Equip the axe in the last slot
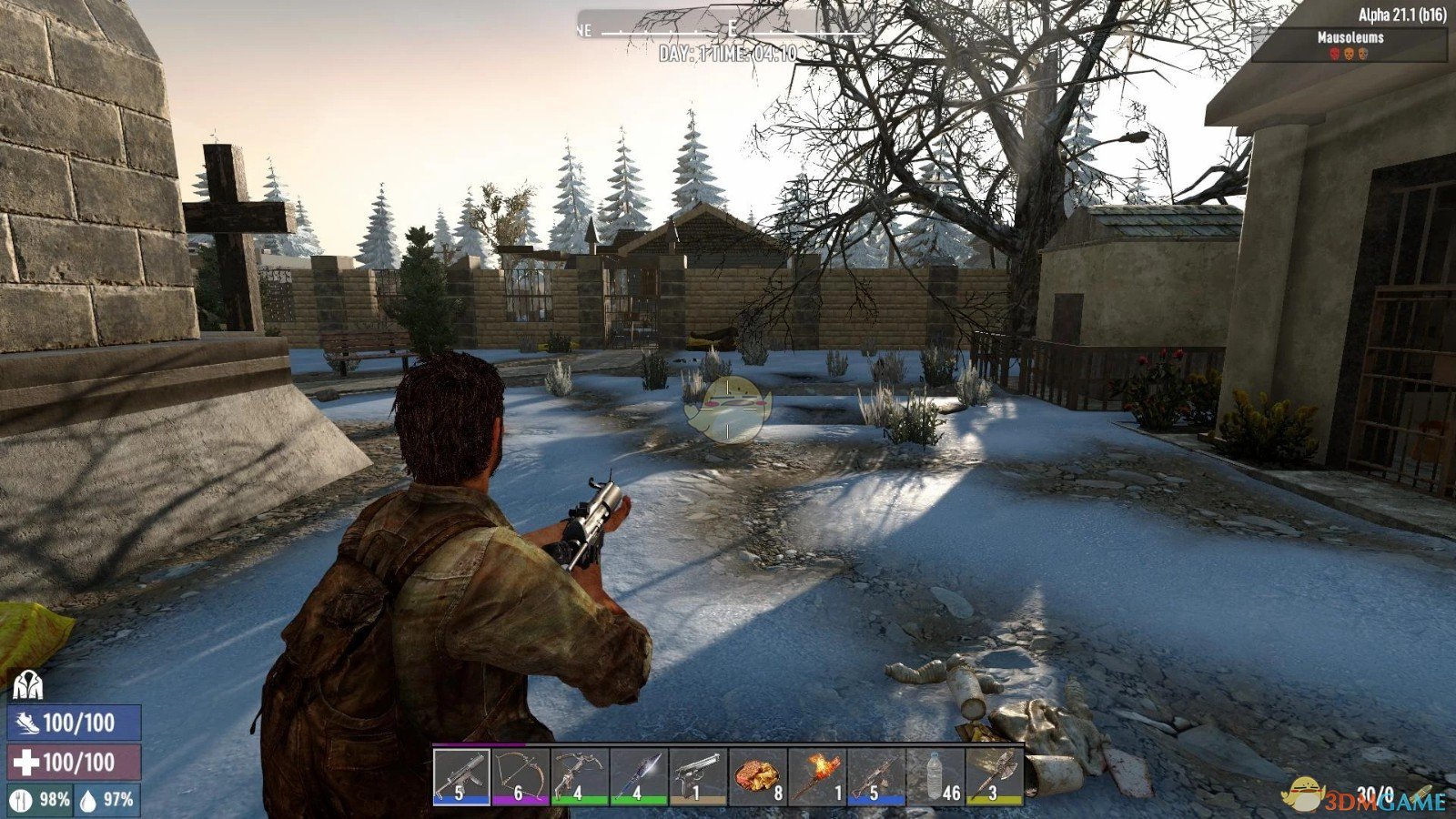Screen dimensions: 1456x819 click(x=994, y=776)
